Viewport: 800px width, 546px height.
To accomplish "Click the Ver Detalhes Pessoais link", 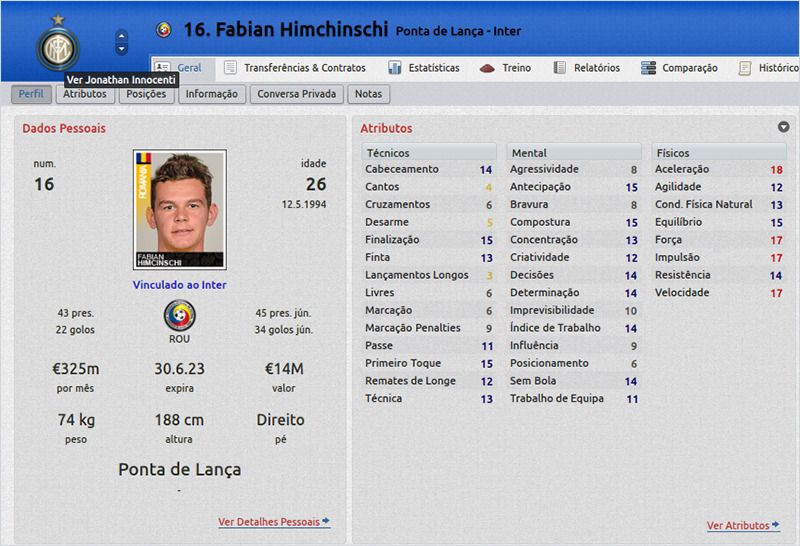I will coord(273,522).
